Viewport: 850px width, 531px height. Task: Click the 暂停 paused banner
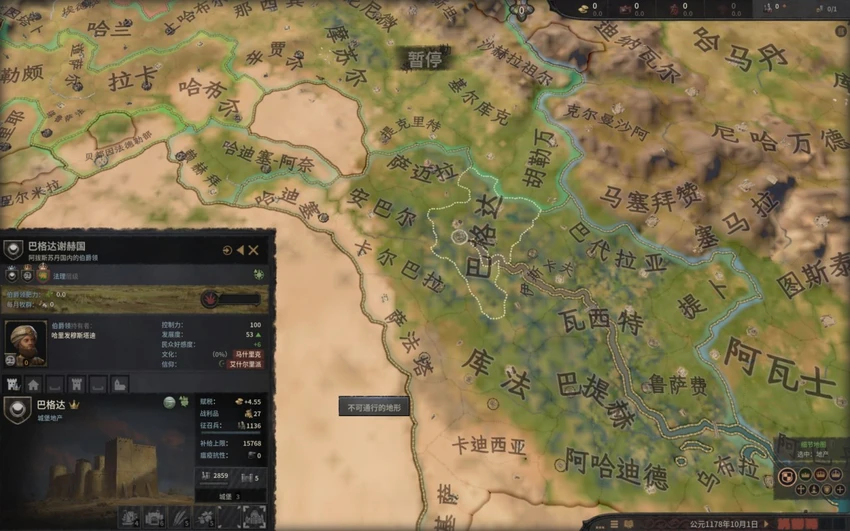click(424, 58)
